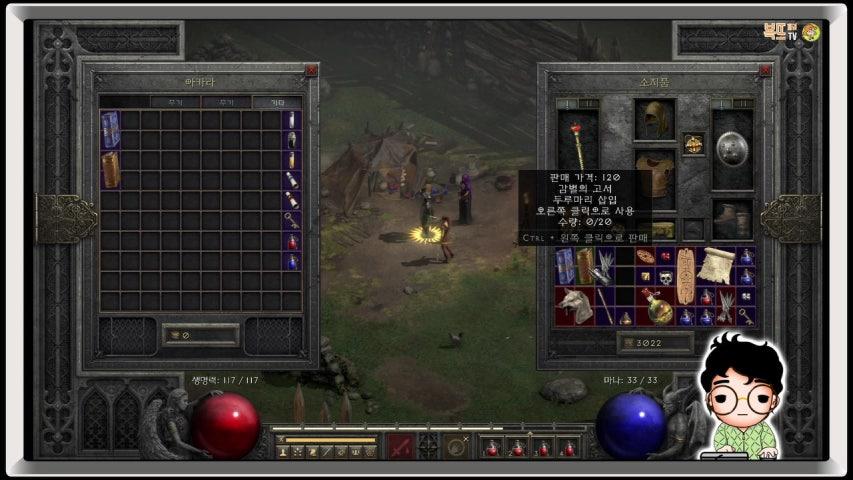853x480 pixels.
Task: Select the equipped amulet slot
Action: click(x=693, y=144)
